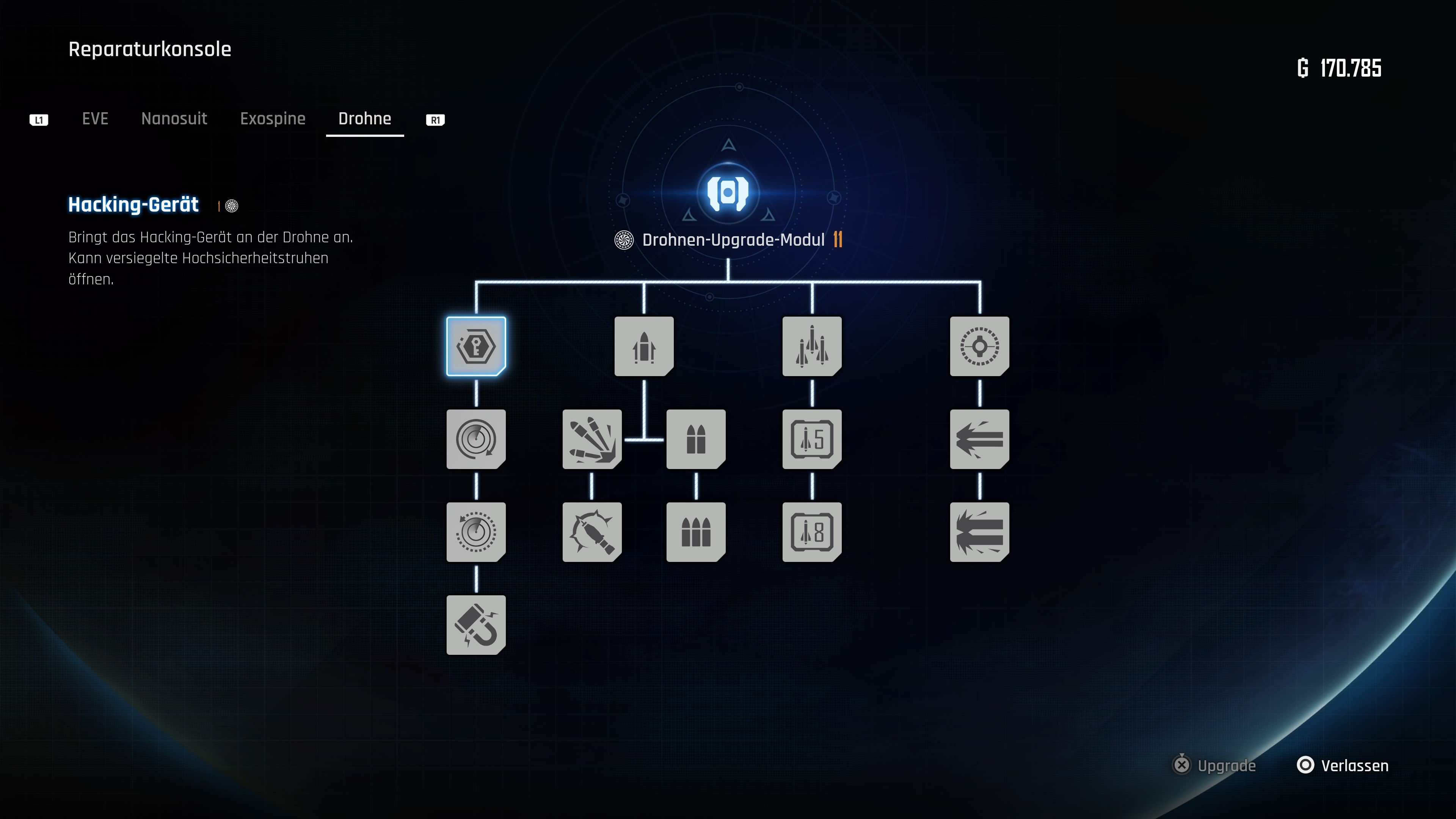Open the magnet attachment upgrade node

(475, 624)
